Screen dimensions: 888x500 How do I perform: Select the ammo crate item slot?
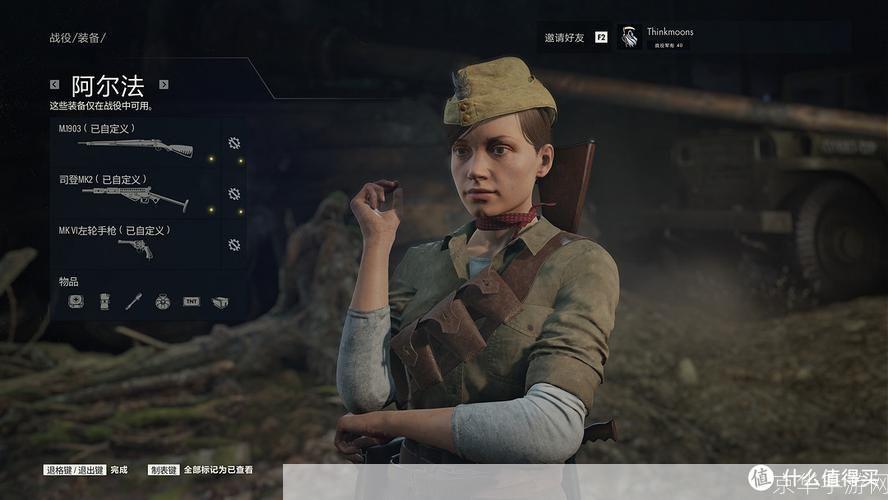coord(220,301)
